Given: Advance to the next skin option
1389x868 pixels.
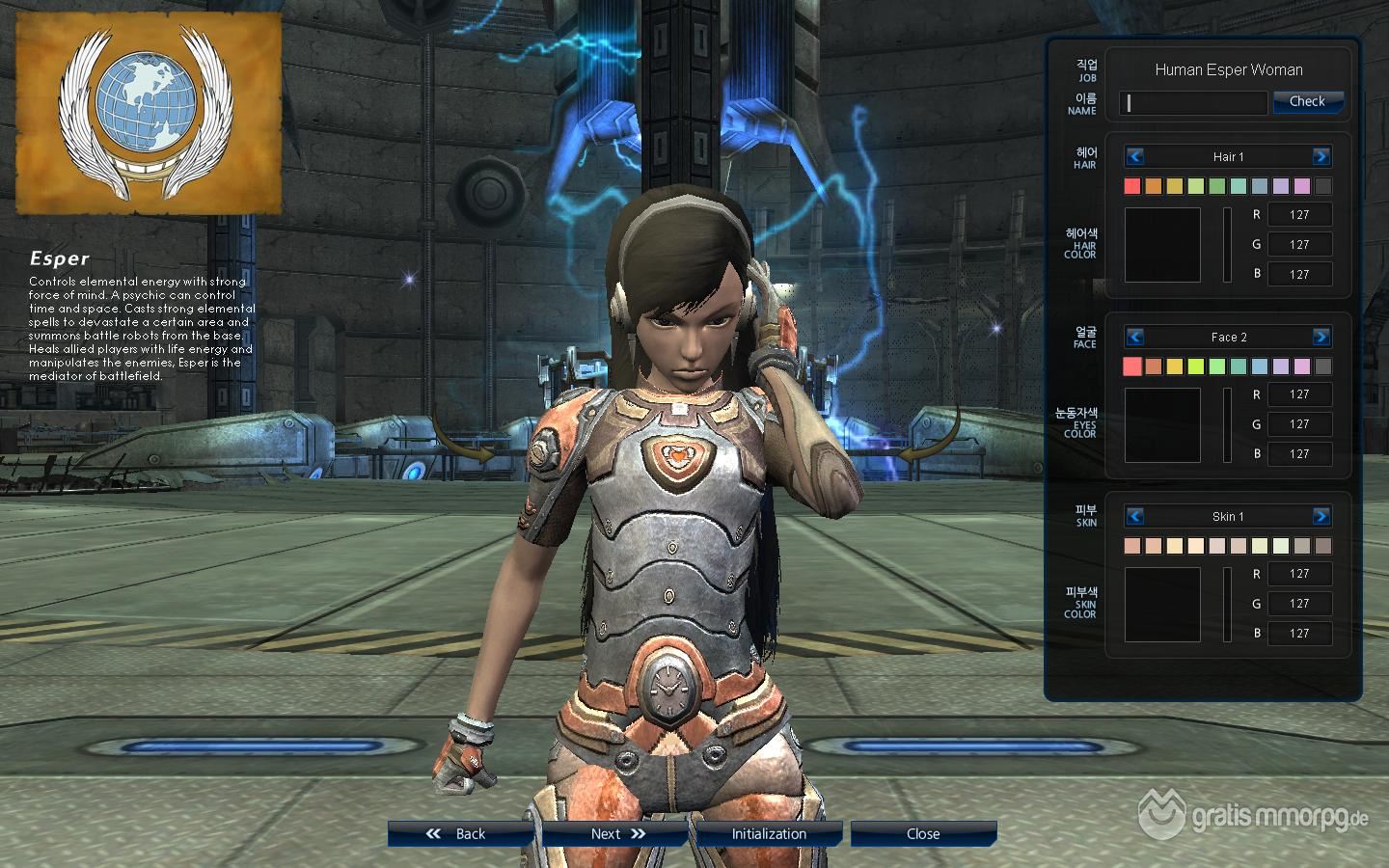Looking at the screenshot, I should (x=1321, y=516).
